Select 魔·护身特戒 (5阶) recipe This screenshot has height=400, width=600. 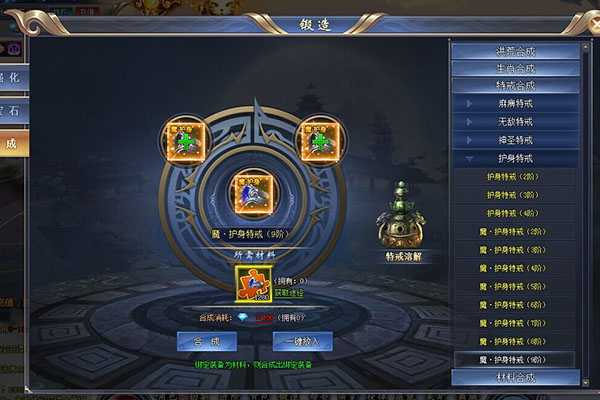(x=515, y=286)
